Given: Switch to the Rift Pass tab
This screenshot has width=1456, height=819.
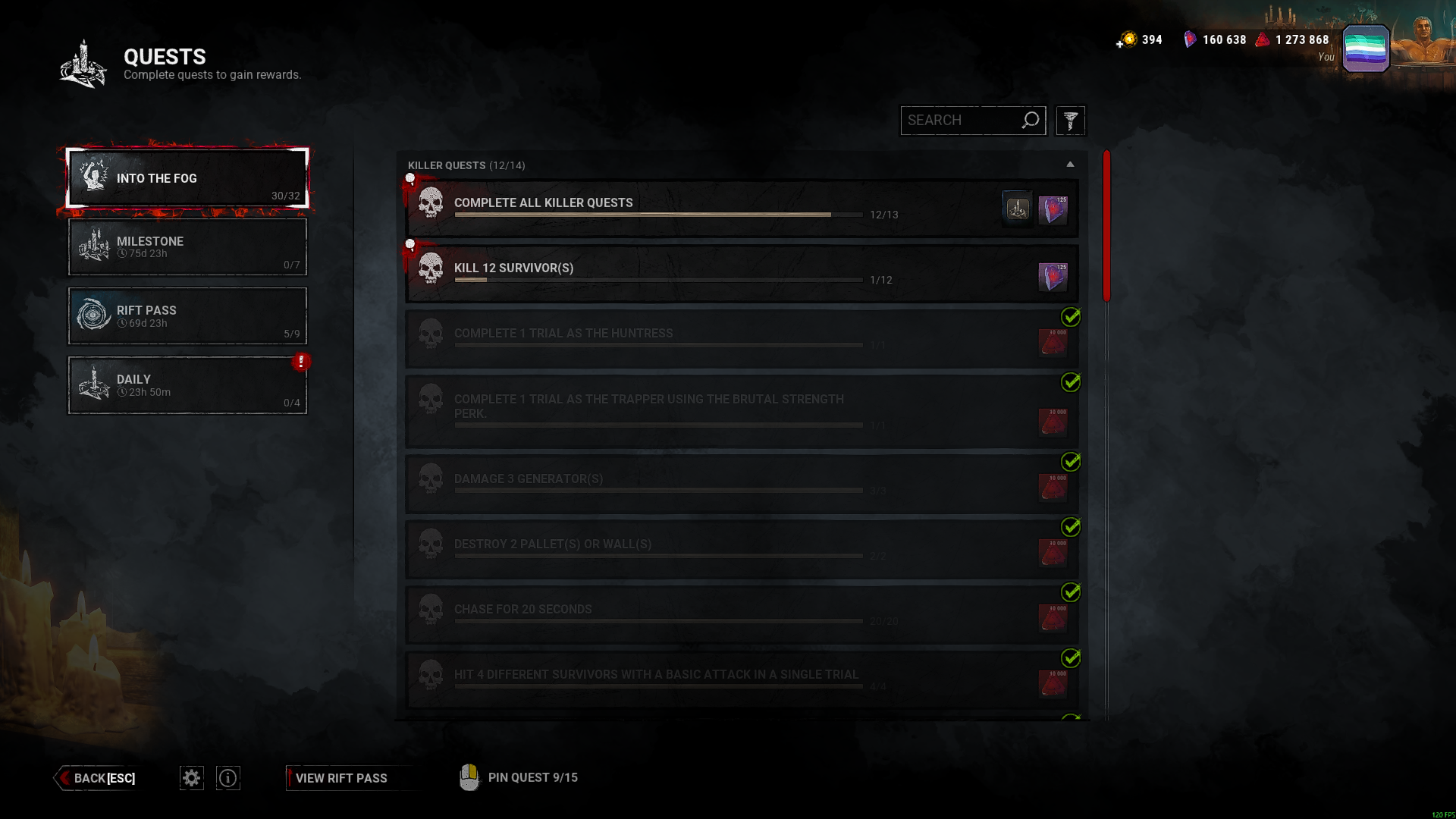Looking at the screenshot, I should coord(187,315).
